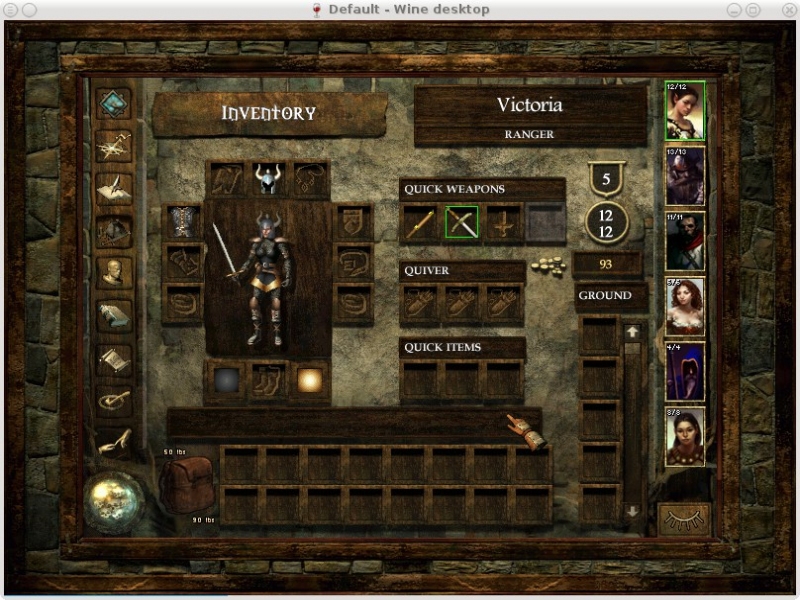
Task: Pick the hooded purple figure portrait
Action: (685, 372)
